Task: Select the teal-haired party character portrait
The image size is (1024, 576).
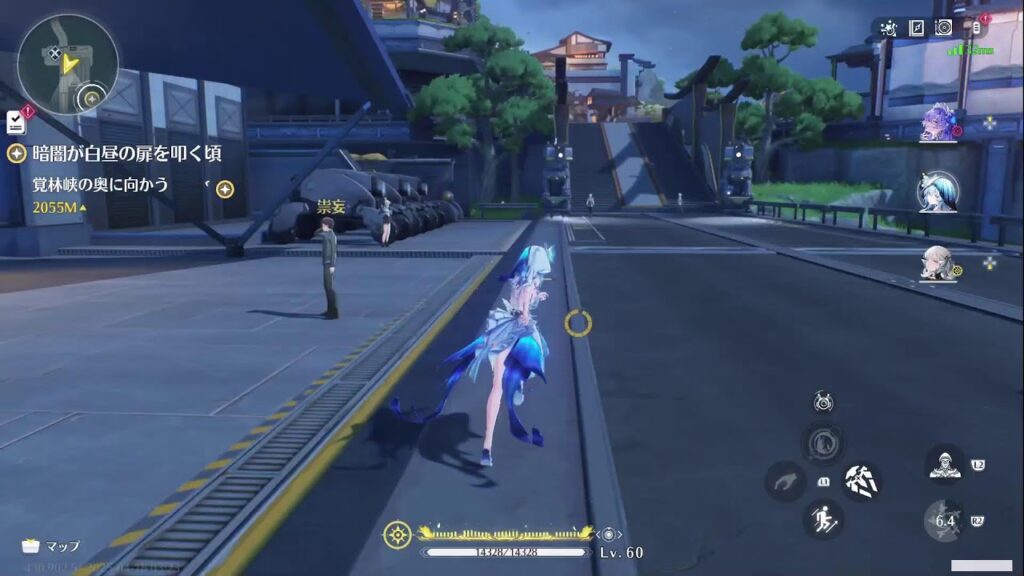Action: pyautogui.click(x=938, y=192)
